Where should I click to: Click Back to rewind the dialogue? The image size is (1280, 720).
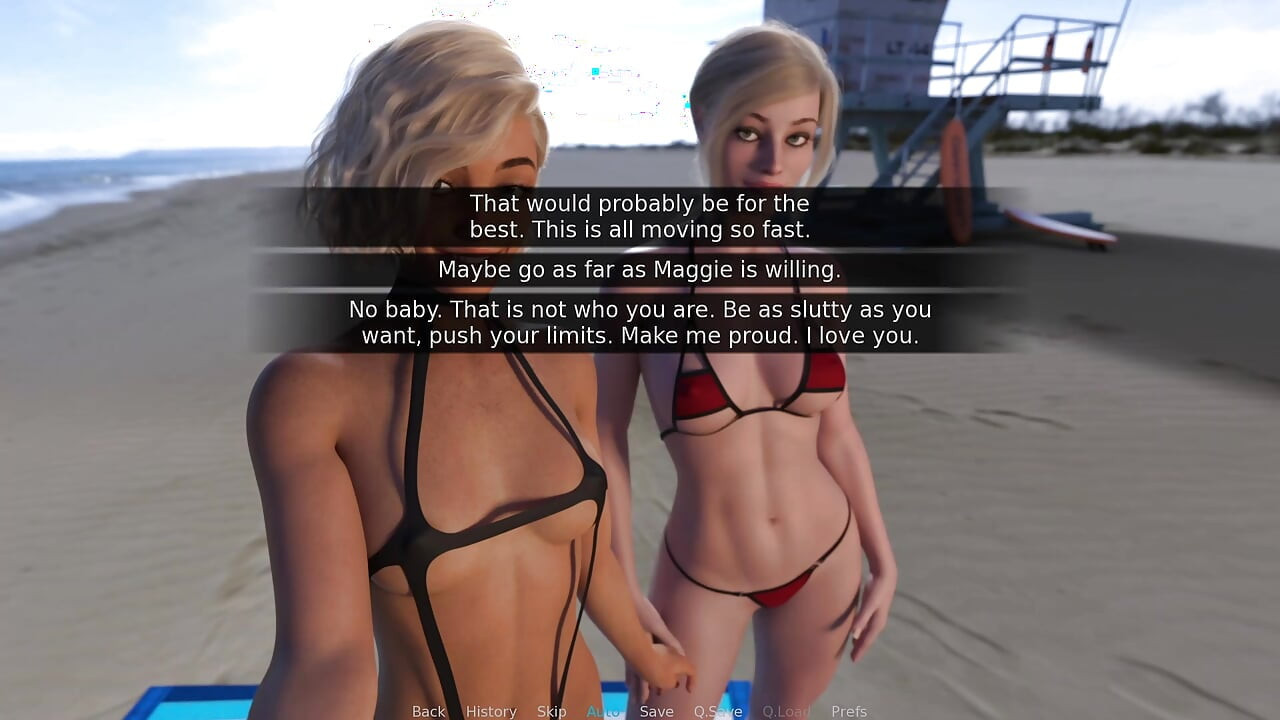[428, 711]
